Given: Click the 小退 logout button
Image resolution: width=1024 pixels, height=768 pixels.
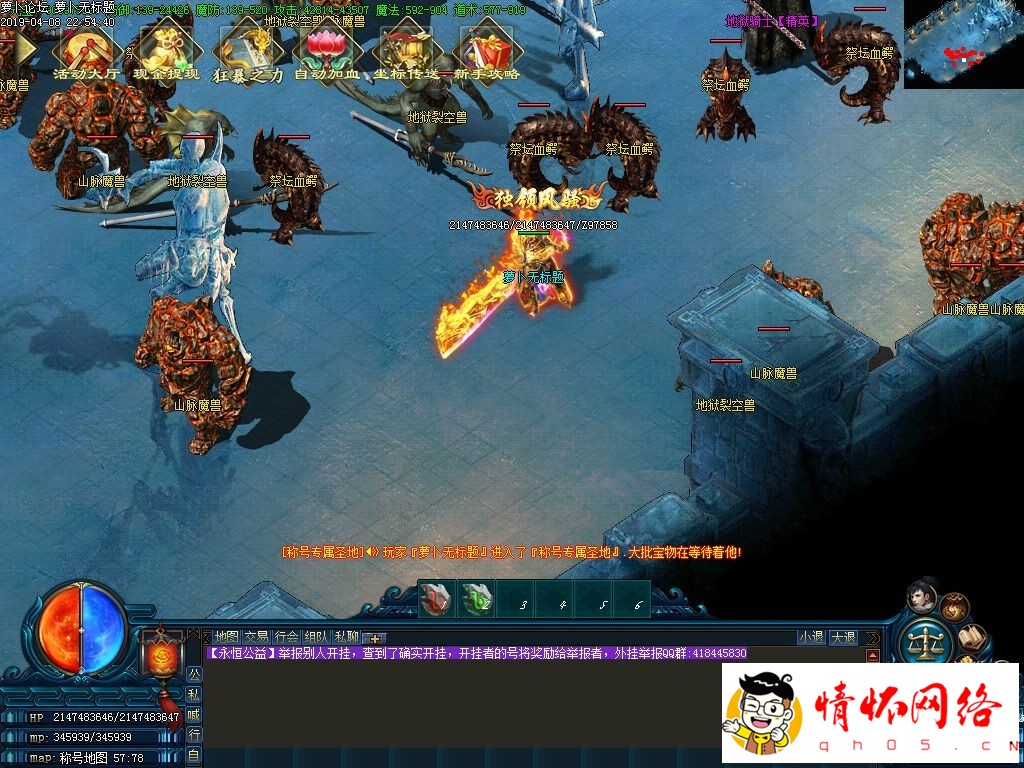Looking at the screenshot, I should pos(811,637).
